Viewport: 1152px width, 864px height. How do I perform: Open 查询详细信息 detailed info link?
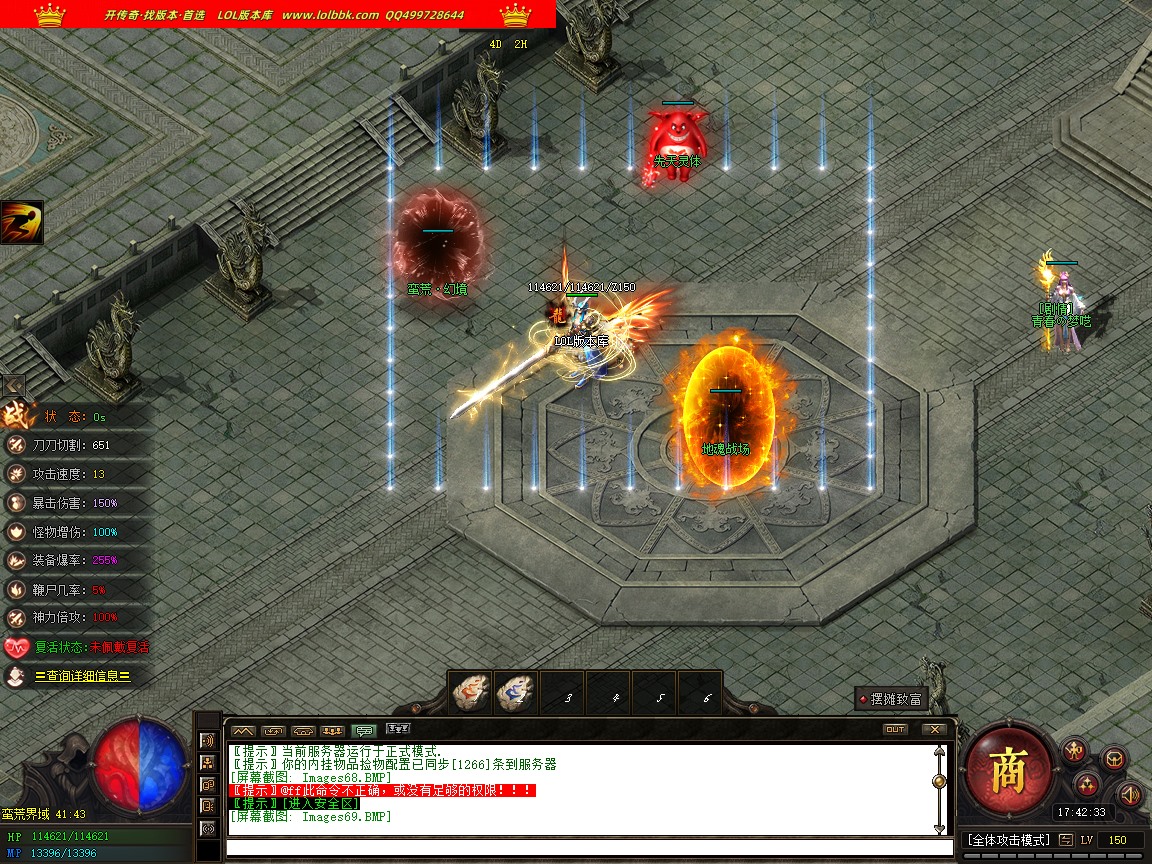(x=82, y=676)
